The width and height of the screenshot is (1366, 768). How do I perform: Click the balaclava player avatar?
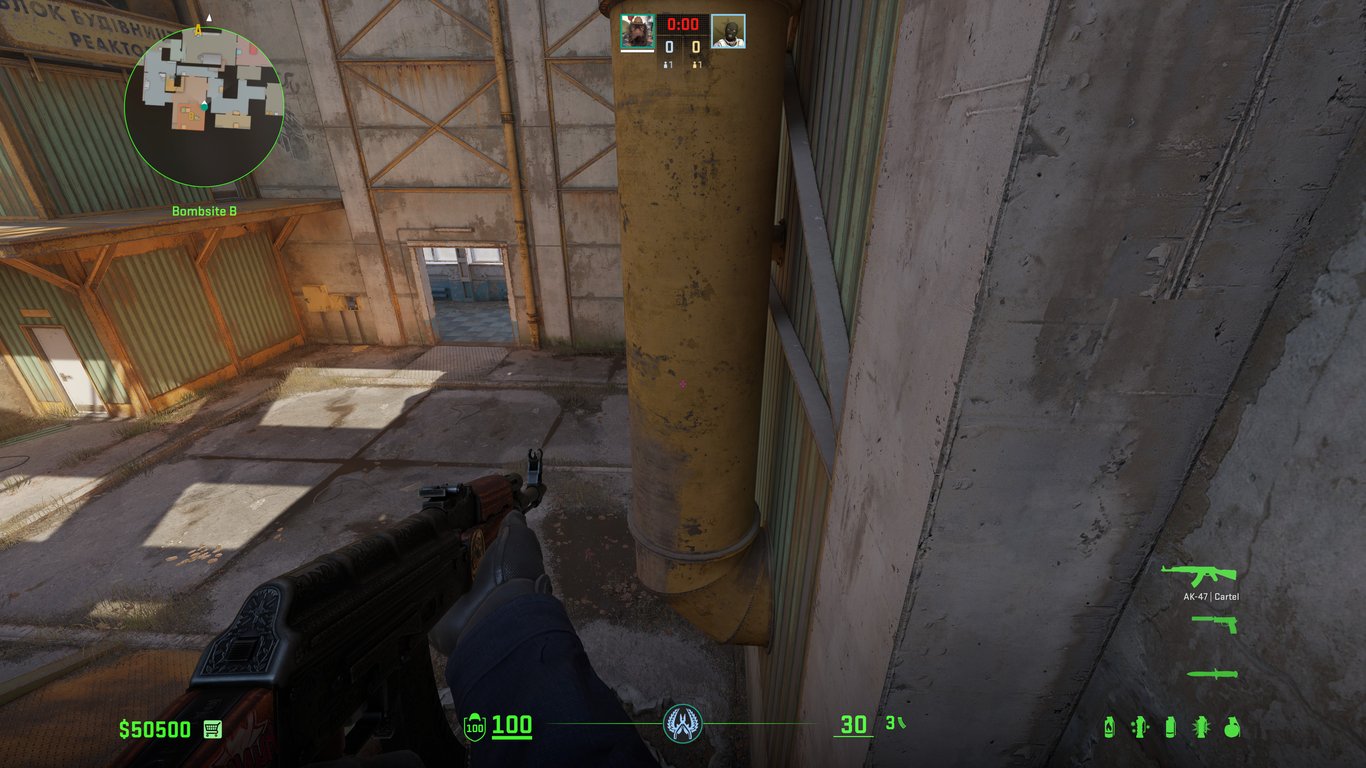[728, 32]
